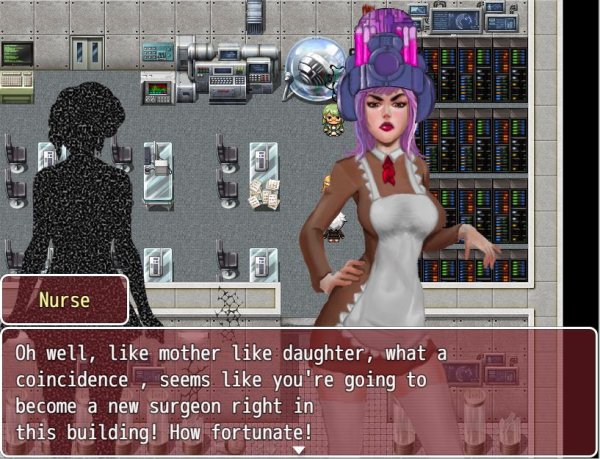Advance dialogue with the continue arrow
The height and width of the screenshot is (459, 600).
tap(298, 450)
